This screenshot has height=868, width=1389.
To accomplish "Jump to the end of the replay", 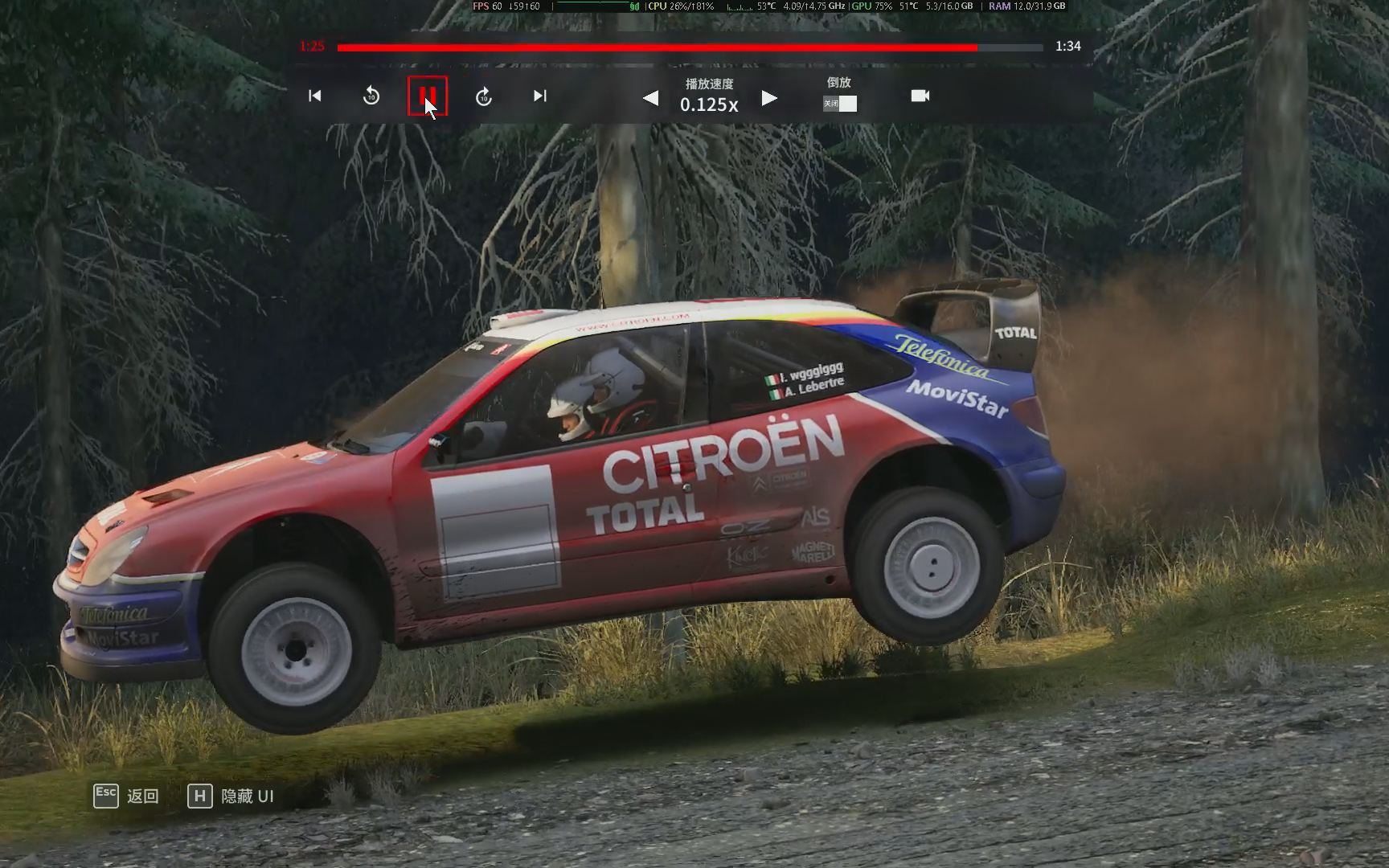I will [x=540, y=96].
